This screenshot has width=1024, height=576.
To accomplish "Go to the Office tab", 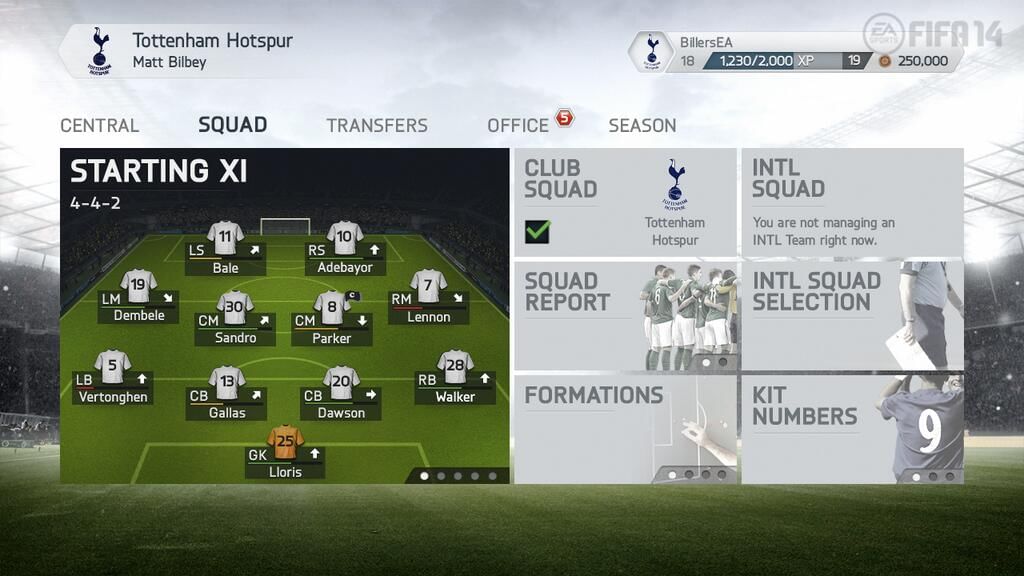I will pyautogui.click(x=518, y=126).
